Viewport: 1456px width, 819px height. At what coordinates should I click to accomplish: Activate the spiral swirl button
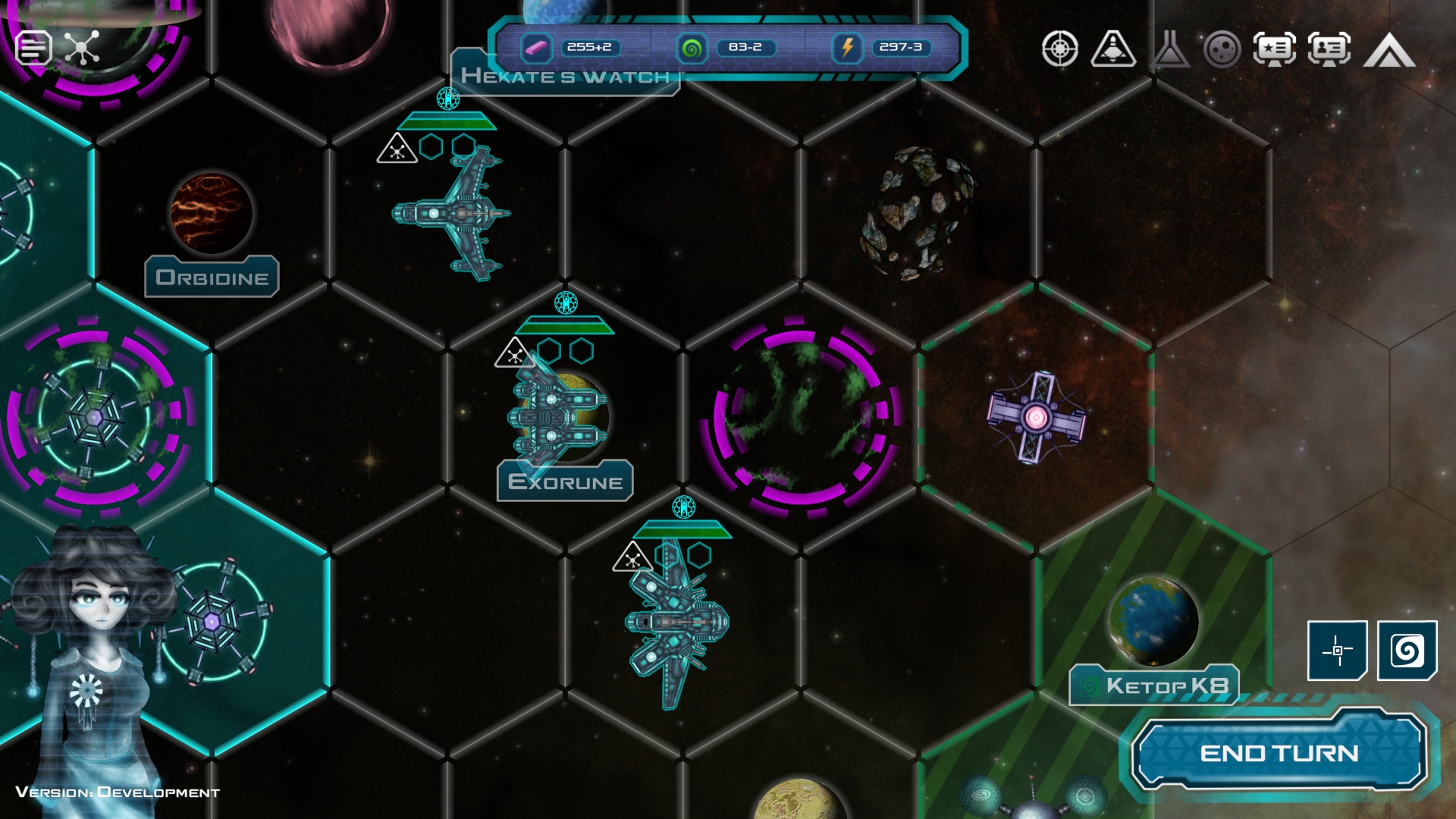[1407, 651]
